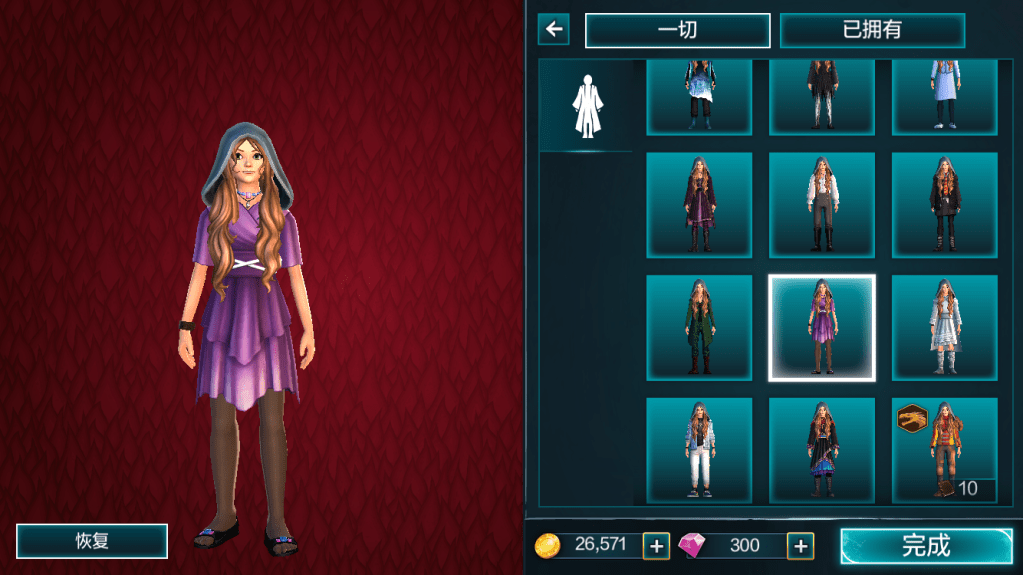This screenshot has width=1023, height=575.
Task: Pick the dragon-badge orange outfit costing 10
Action: (x=944, y=450)
